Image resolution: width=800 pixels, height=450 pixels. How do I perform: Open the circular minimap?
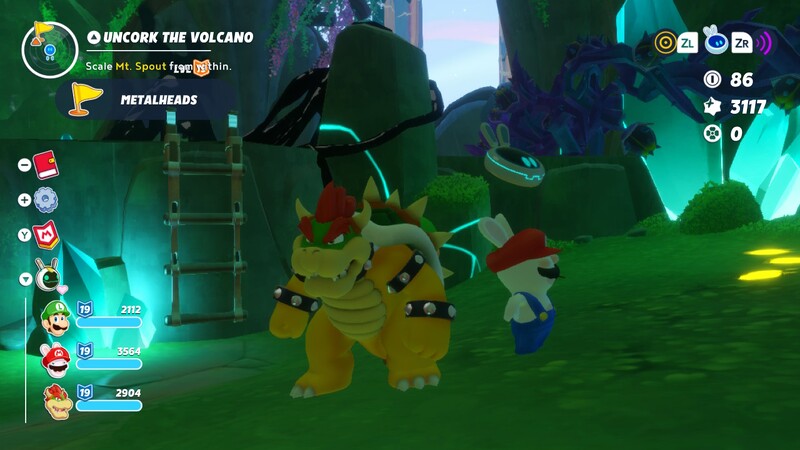(x=45, y=48)
